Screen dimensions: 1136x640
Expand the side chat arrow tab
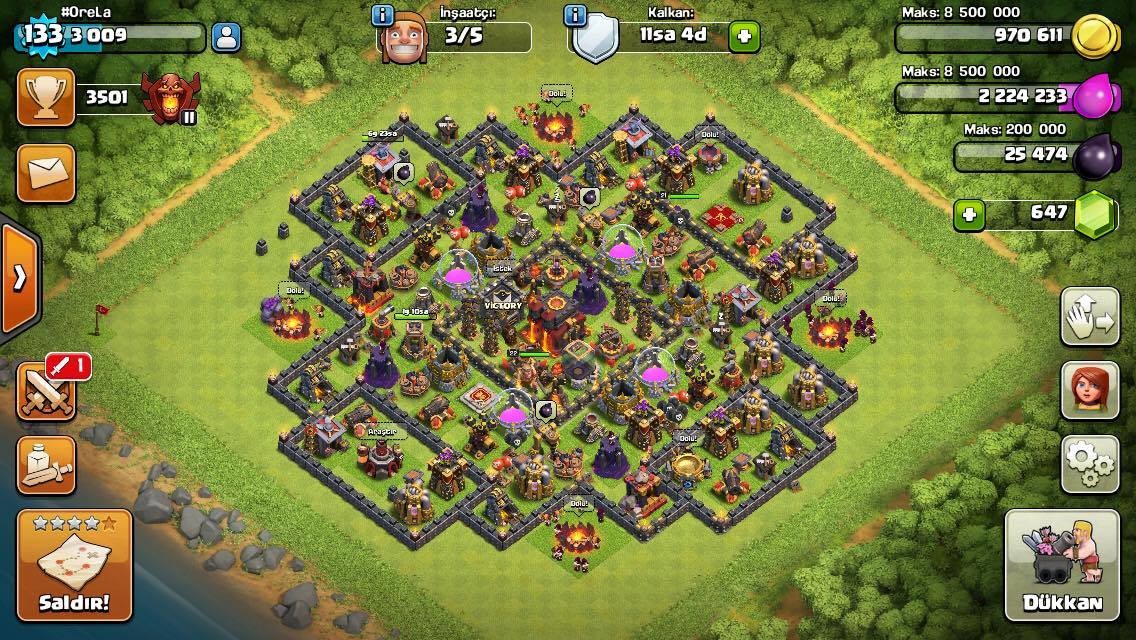19,277
